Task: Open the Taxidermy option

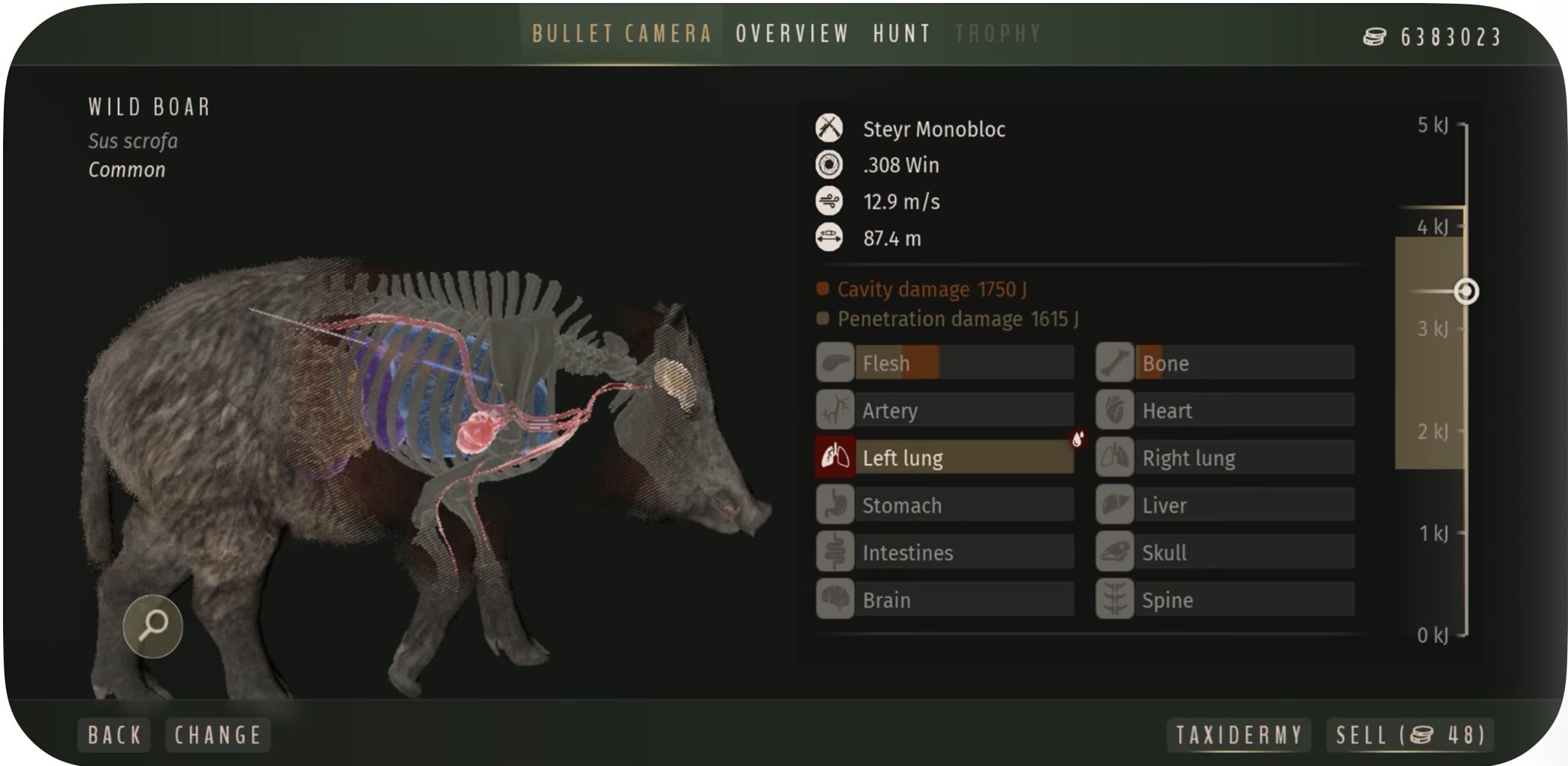Action: 1238,735
